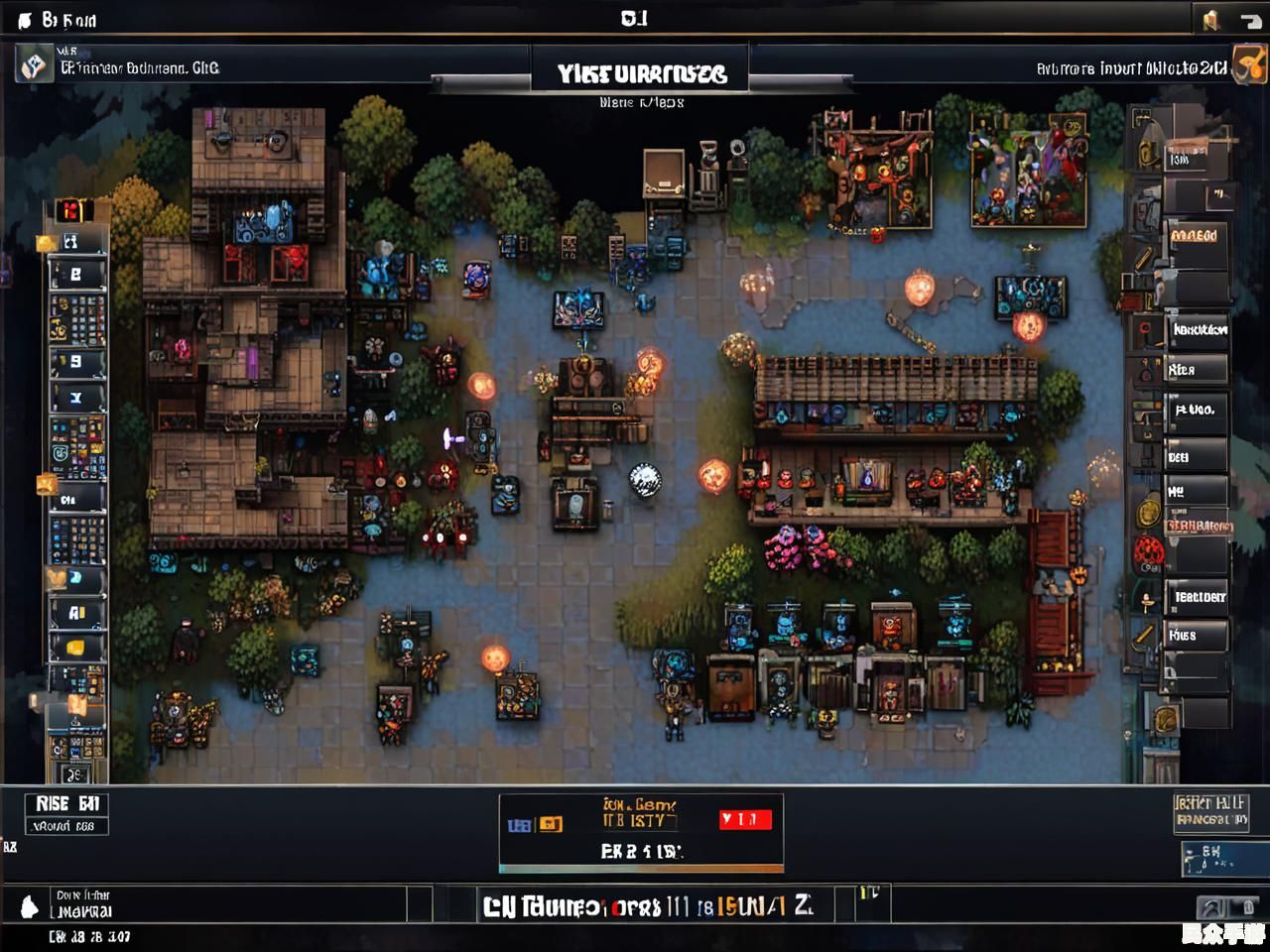Open the orange icon in the top-right corner
The width and height of the screenshot is (1270, 952).
[1250, 64]
